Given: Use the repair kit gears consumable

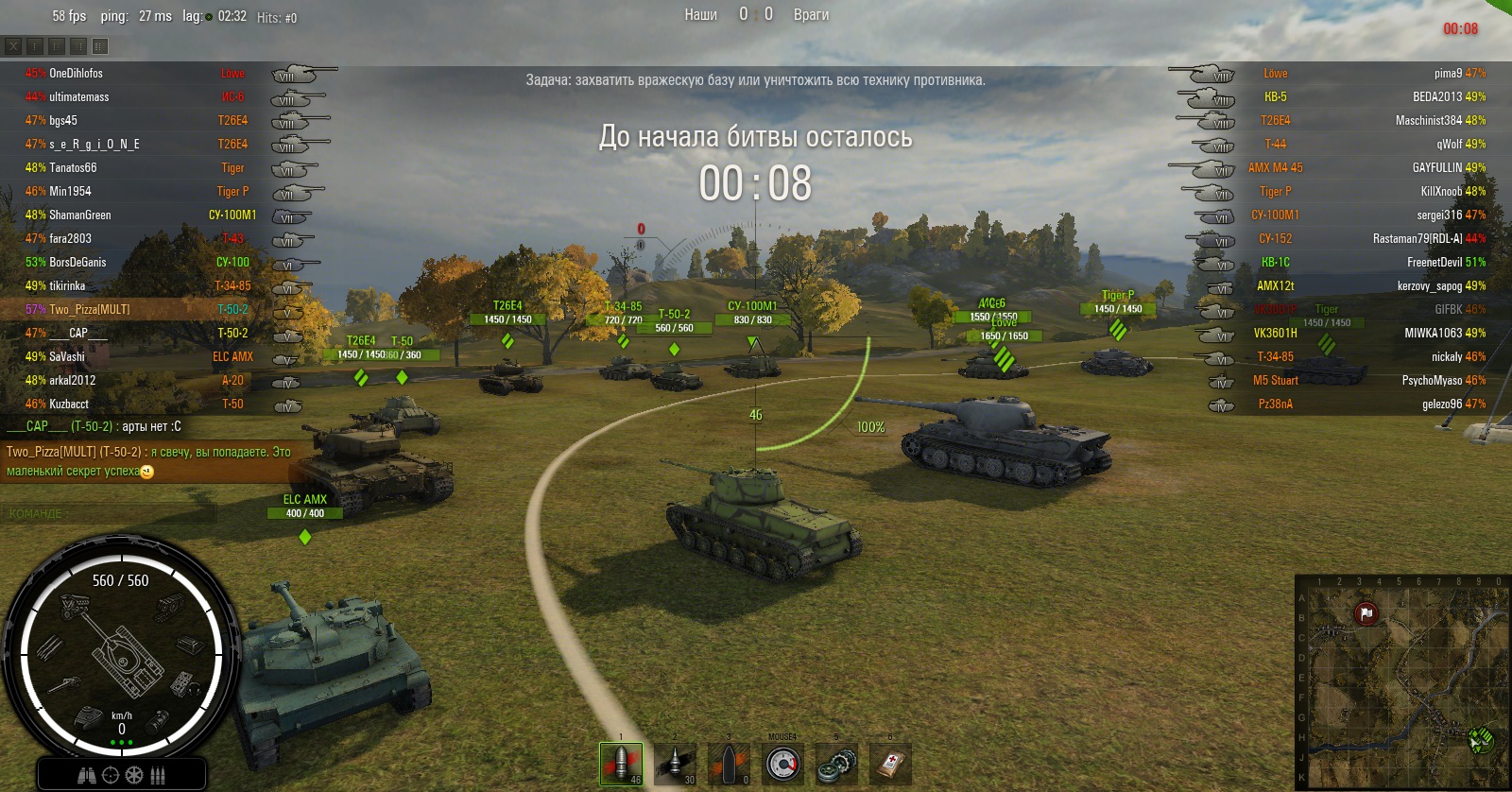Looking at the screenshot, I should coord(836,764).
